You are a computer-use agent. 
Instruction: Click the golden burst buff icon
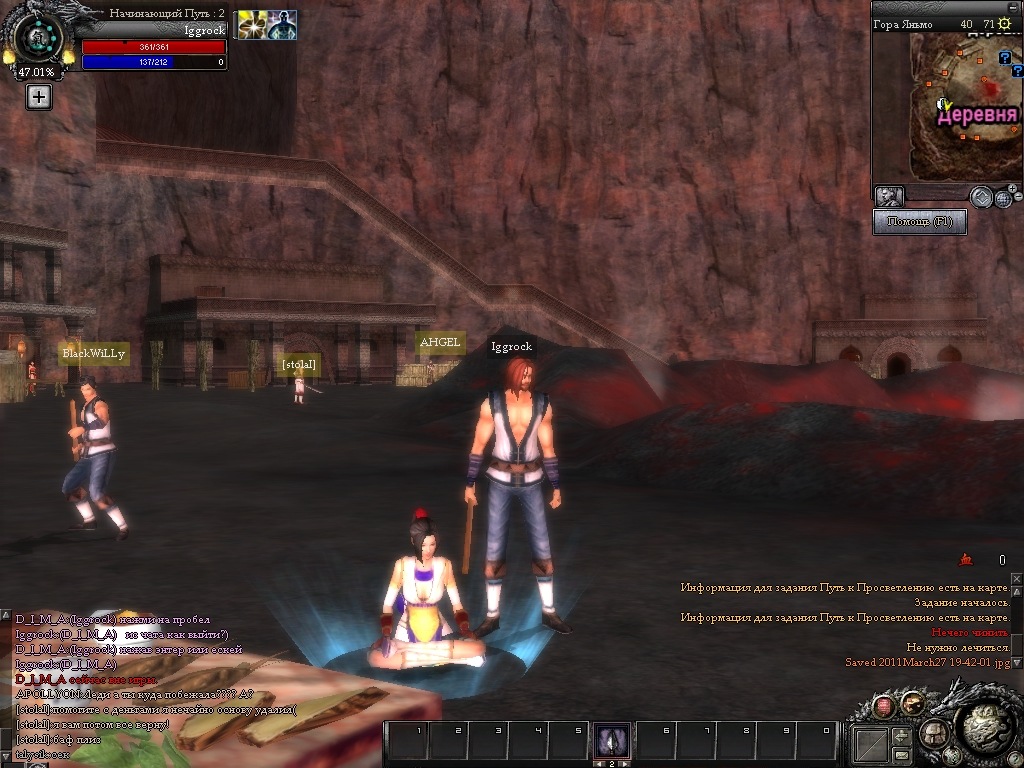click(251, 25)
